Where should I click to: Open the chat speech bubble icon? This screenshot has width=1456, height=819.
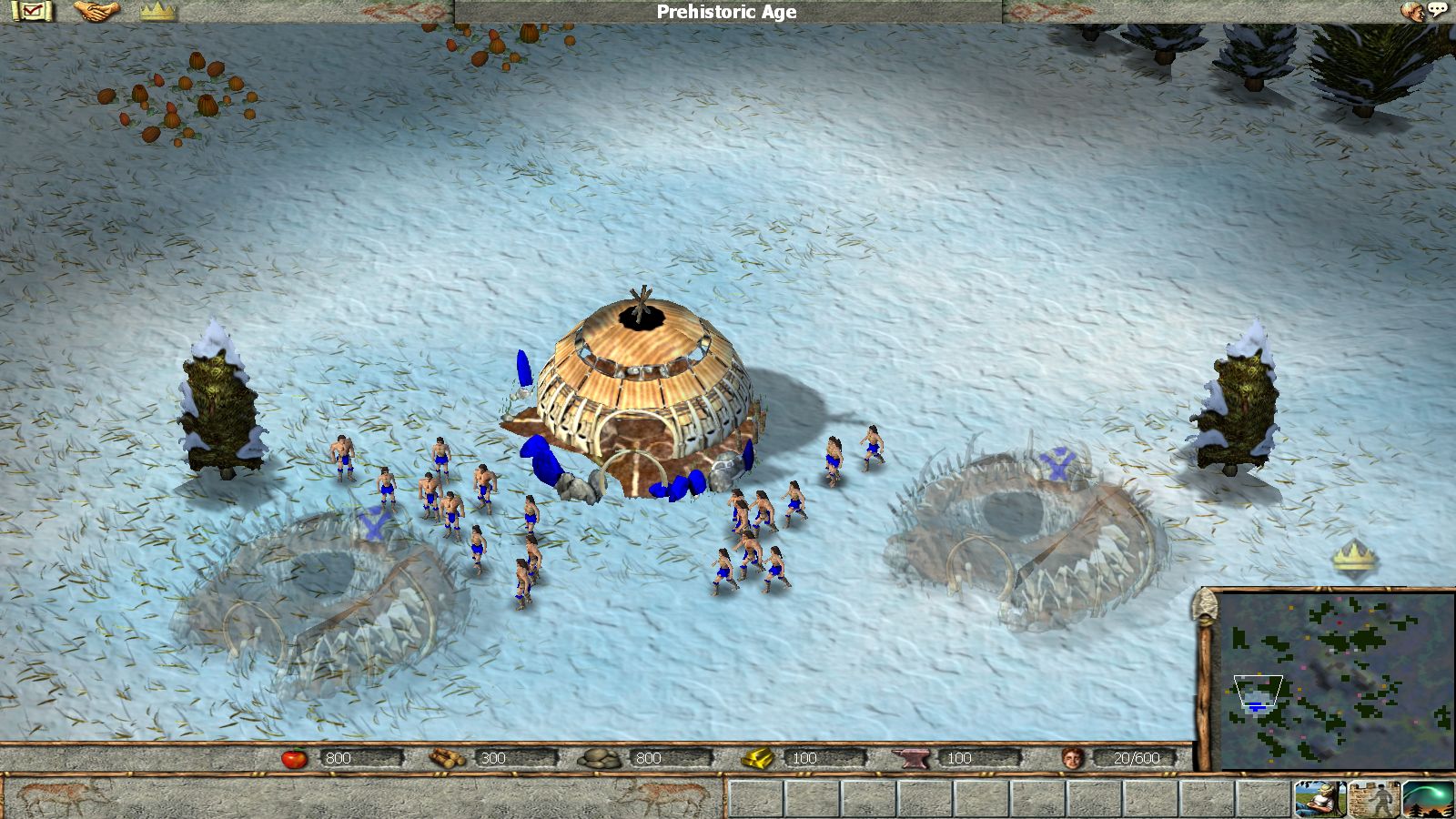point(1437,11)
